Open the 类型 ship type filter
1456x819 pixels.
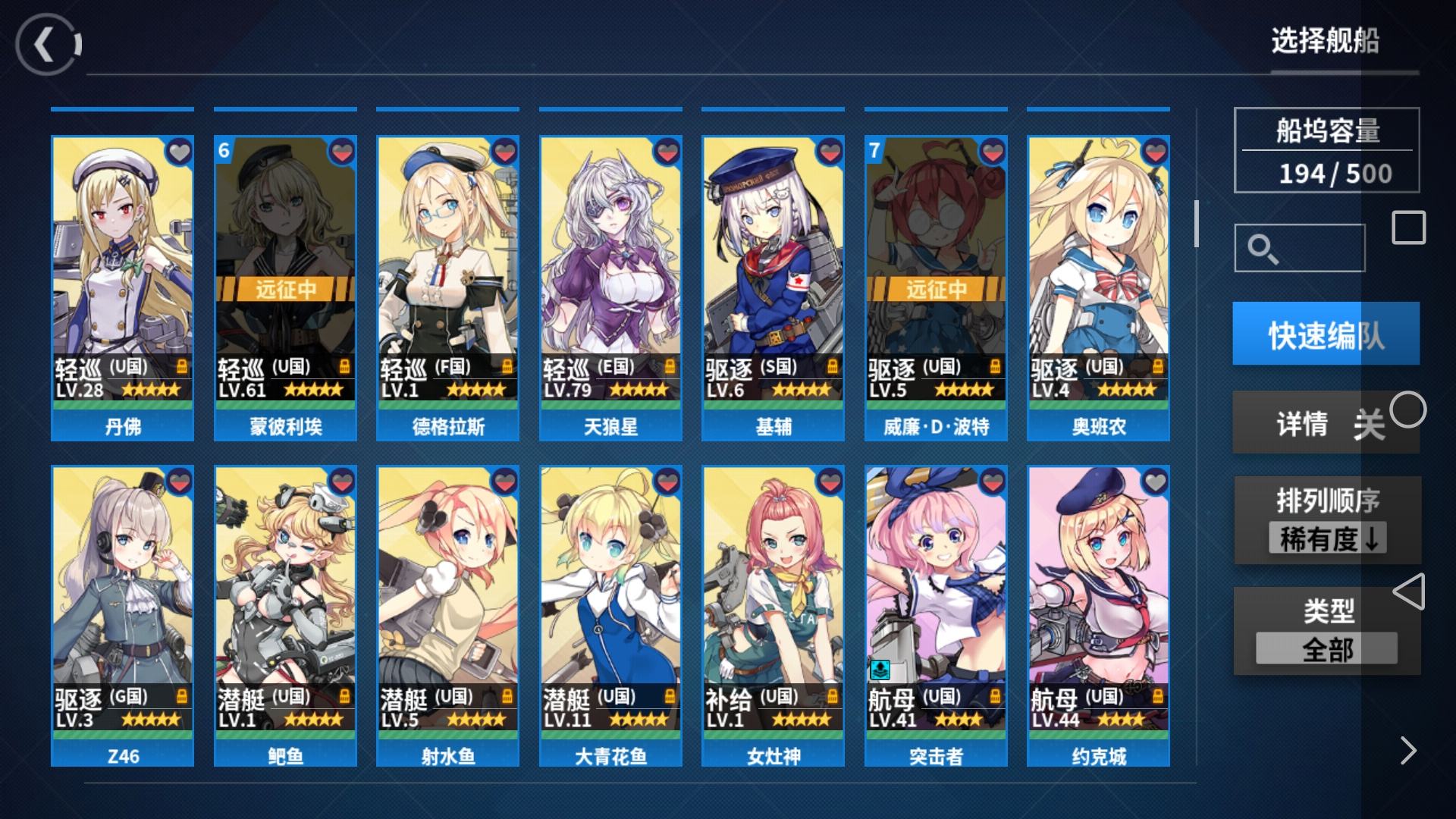click(x=1327, y=631)
